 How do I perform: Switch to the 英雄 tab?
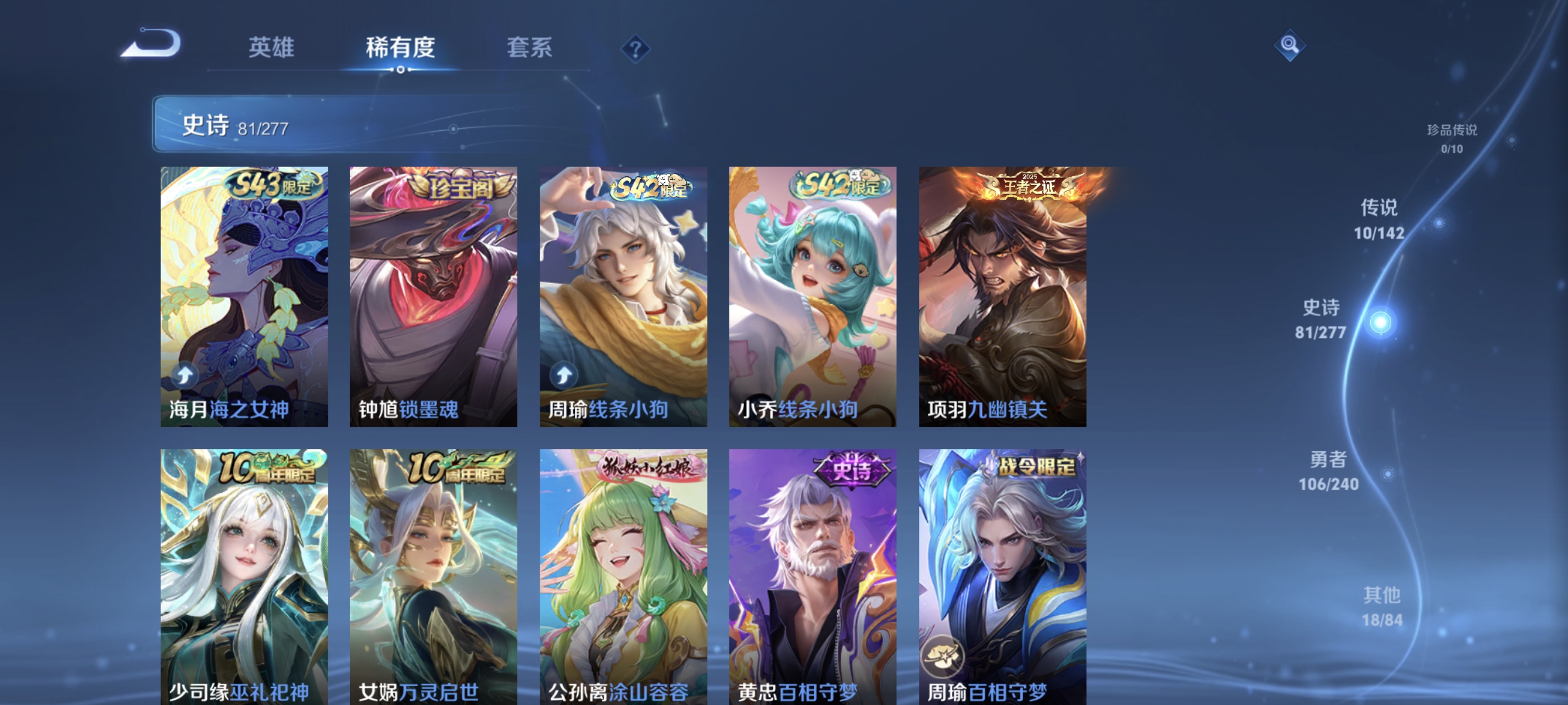coord(270,49)
